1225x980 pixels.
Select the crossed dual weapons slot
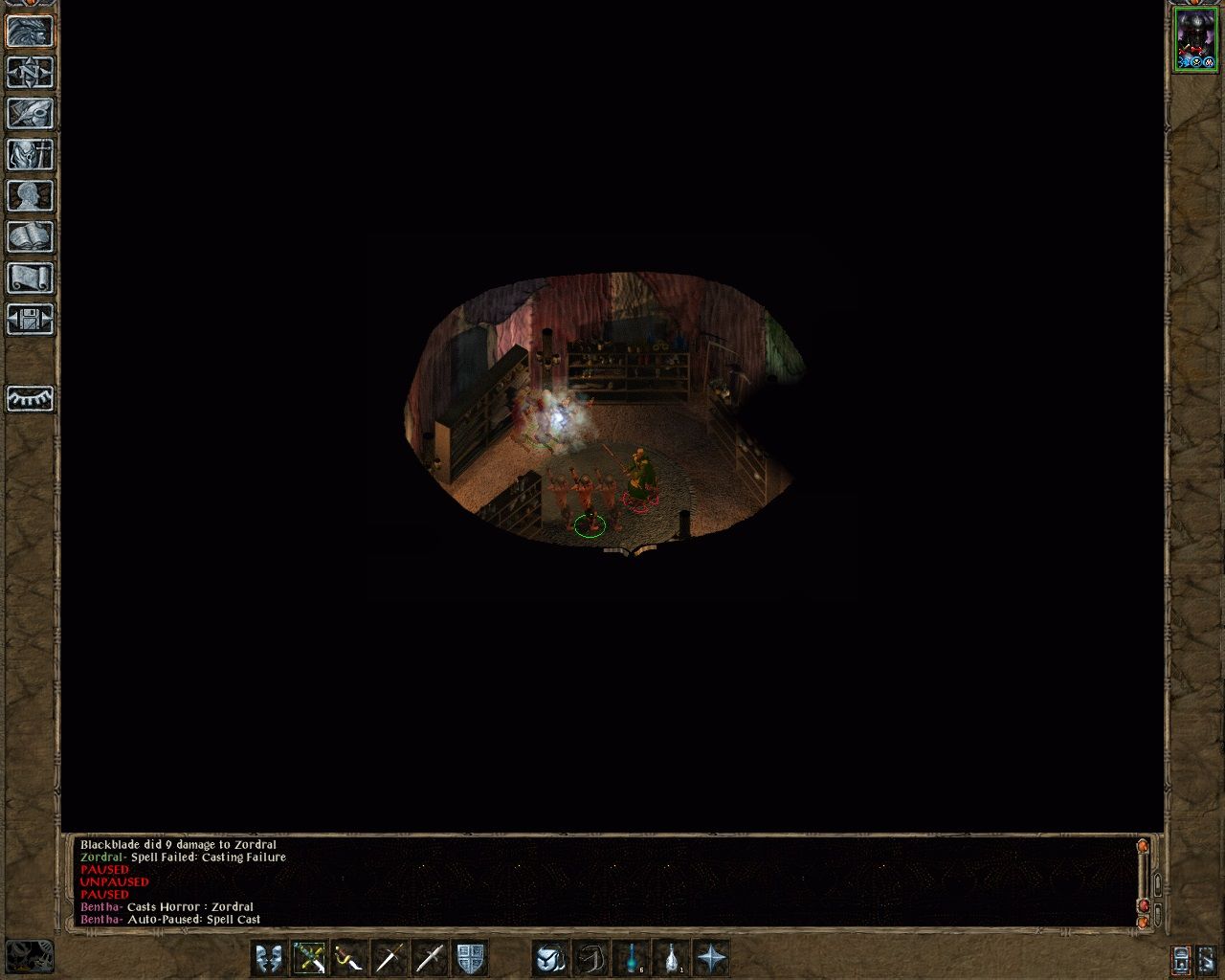pos(309,958)
